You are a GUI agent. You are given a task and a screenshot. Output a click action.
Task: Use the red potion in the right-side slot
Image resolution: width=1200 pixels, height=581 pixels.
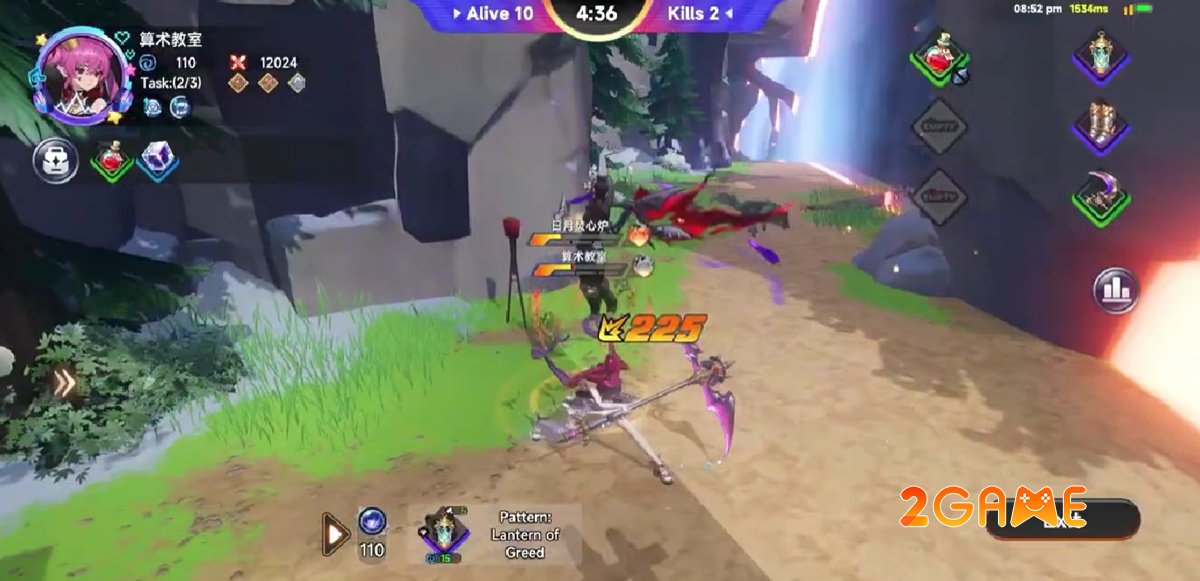(x=940, y=57)
